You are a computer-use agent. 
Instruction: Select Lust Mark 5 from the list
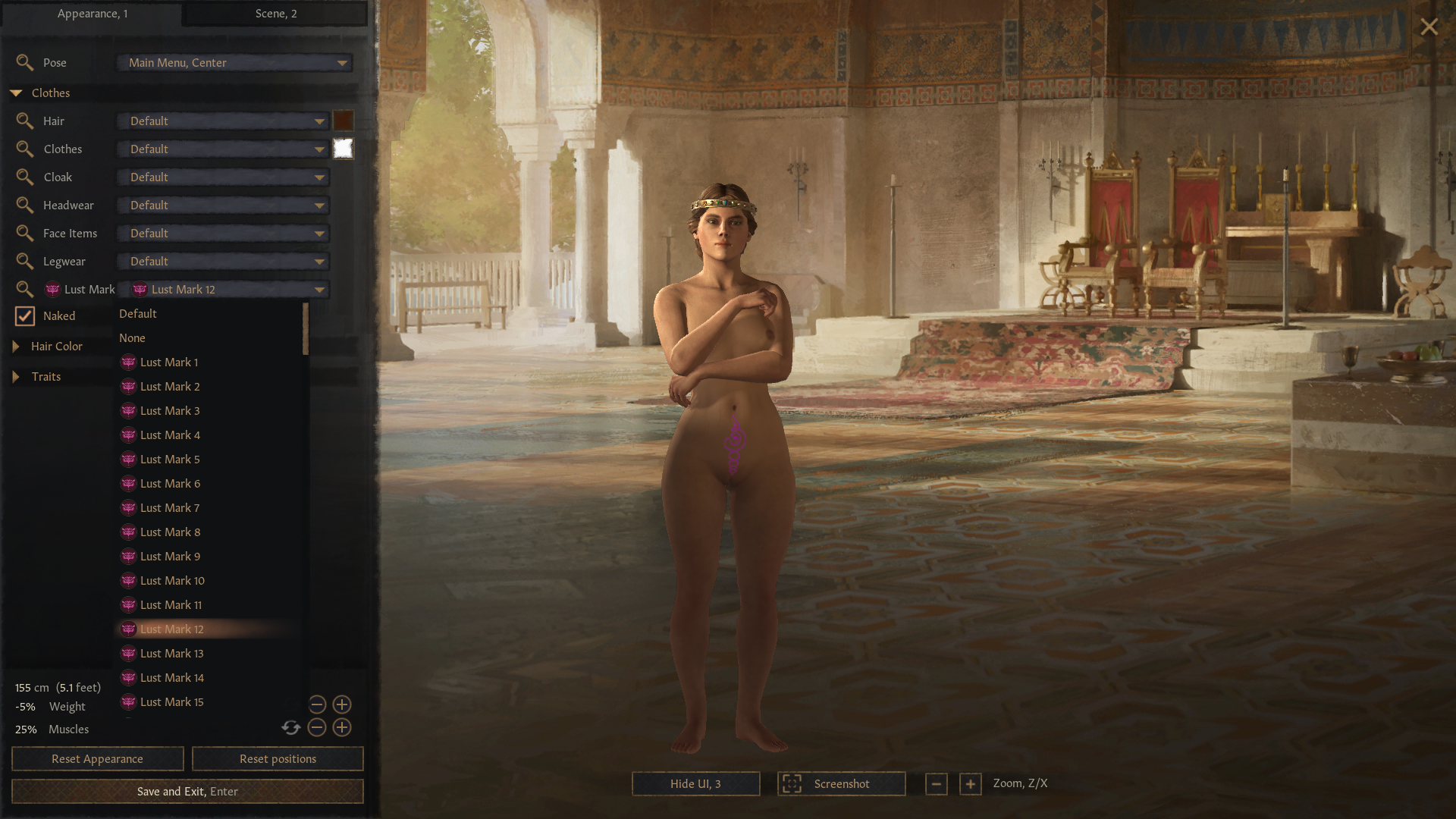click(170, 460)
